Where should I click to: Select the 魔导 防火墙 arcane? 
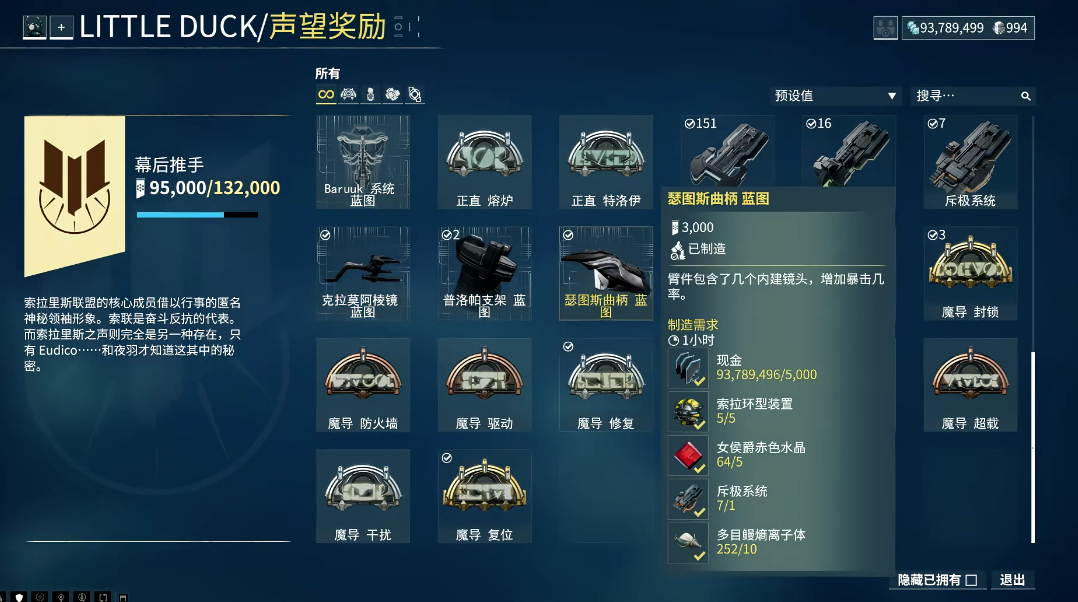363,385
